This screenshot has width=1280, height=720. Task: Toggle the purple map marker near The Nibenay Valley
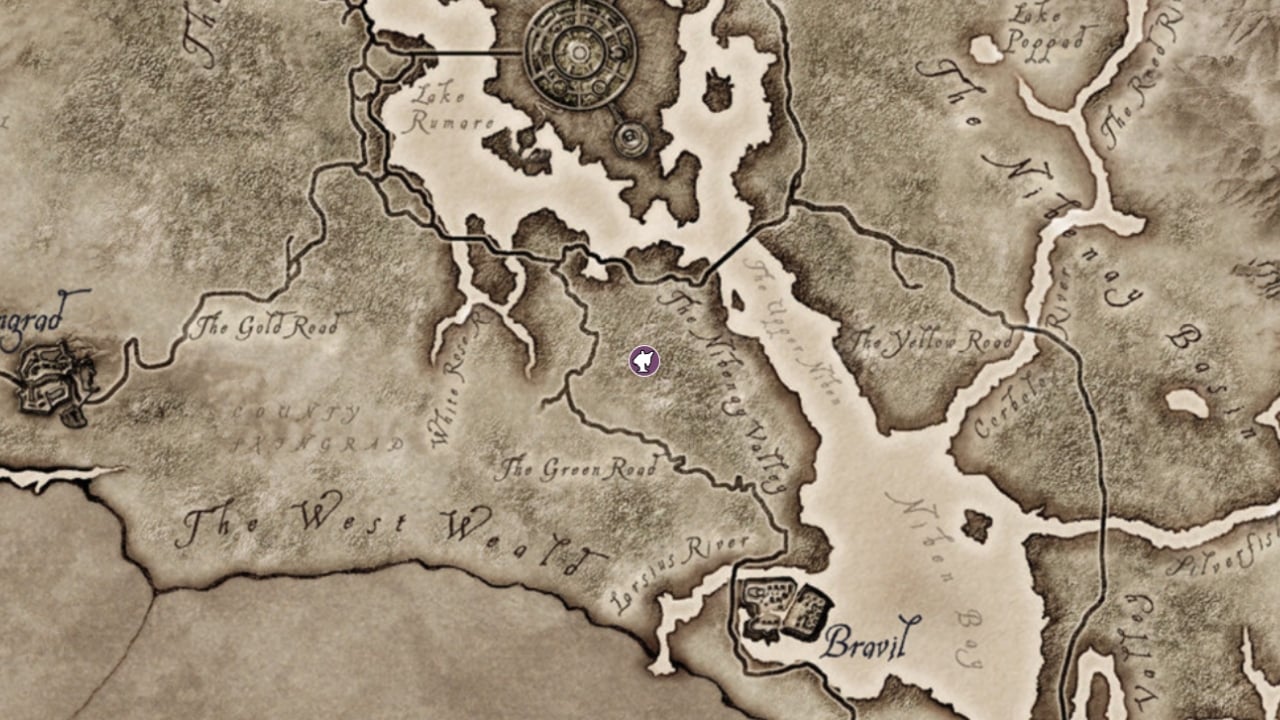(645, 361)
